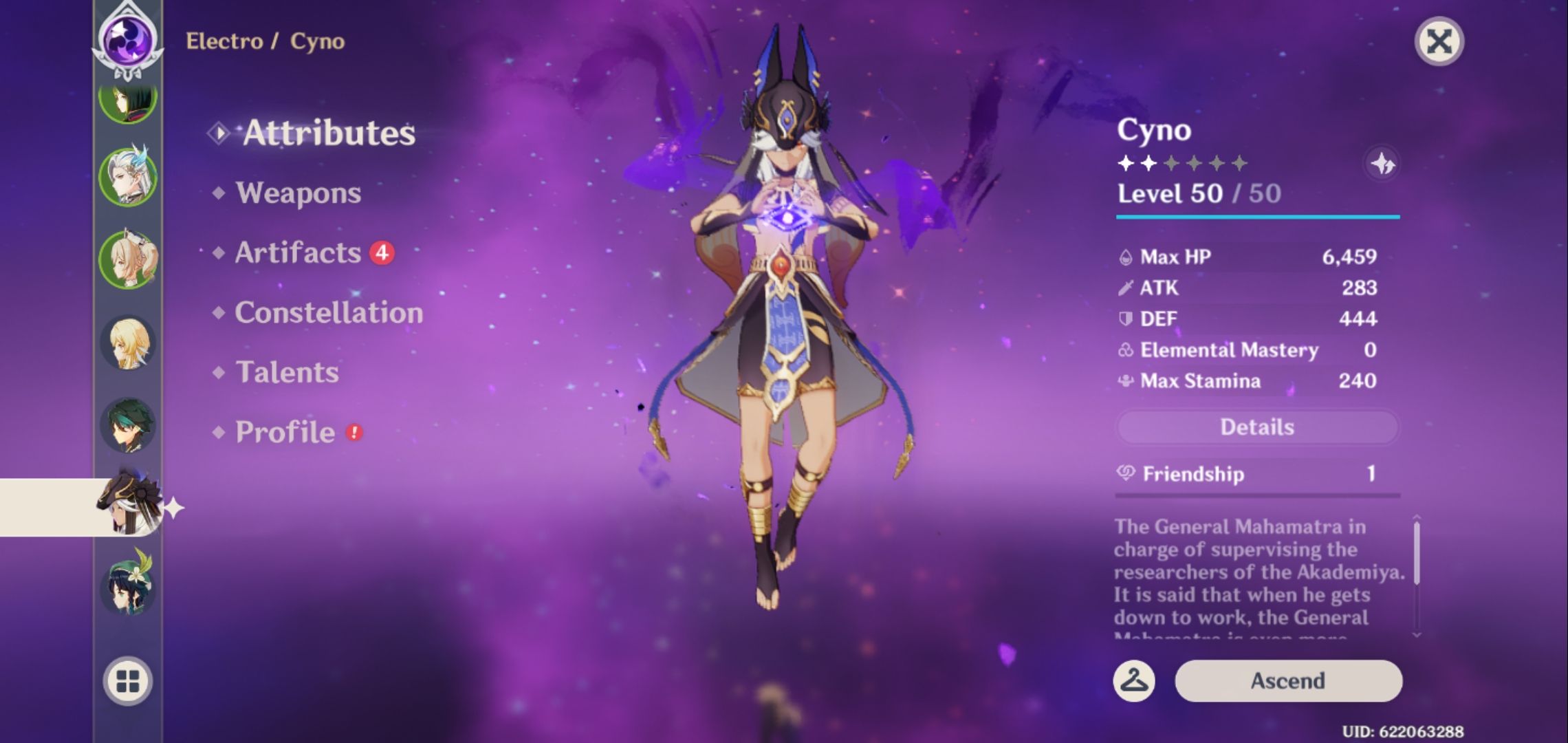Switch to the Constellation section
Viewport: 1568px width, 743px height.
coord(327,313)
